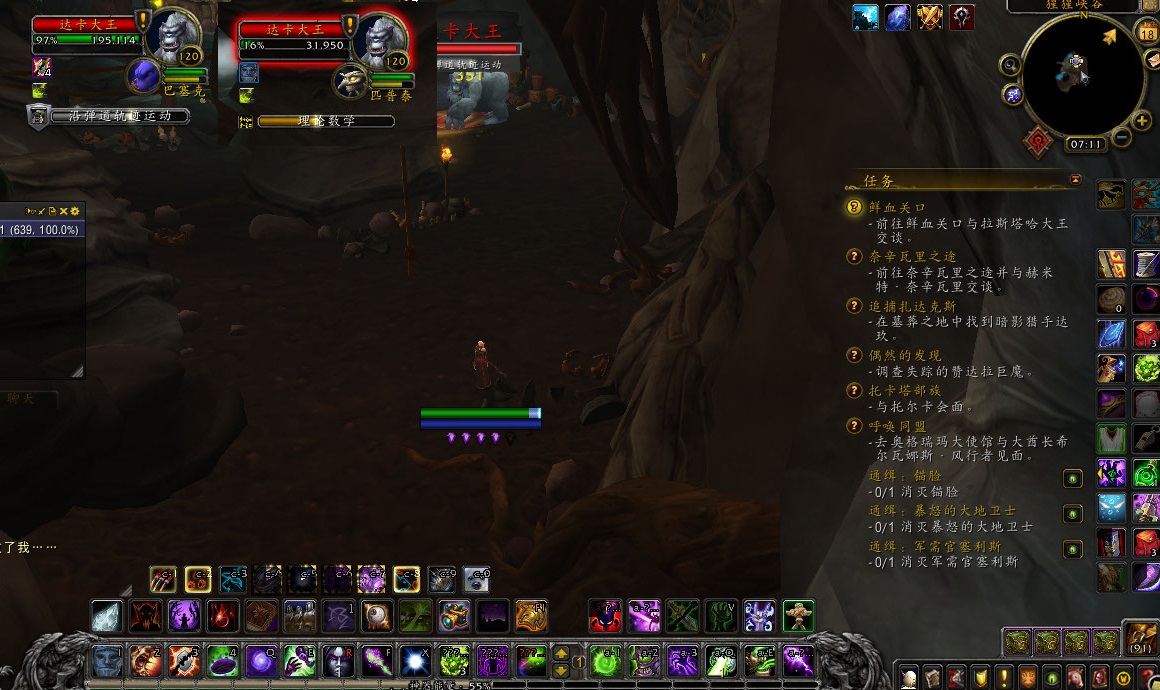Click the red Horde emblem below minimap
The height and width of the screenshot is (690, 1160).
pyautogui.click(x=1039, y=142)
